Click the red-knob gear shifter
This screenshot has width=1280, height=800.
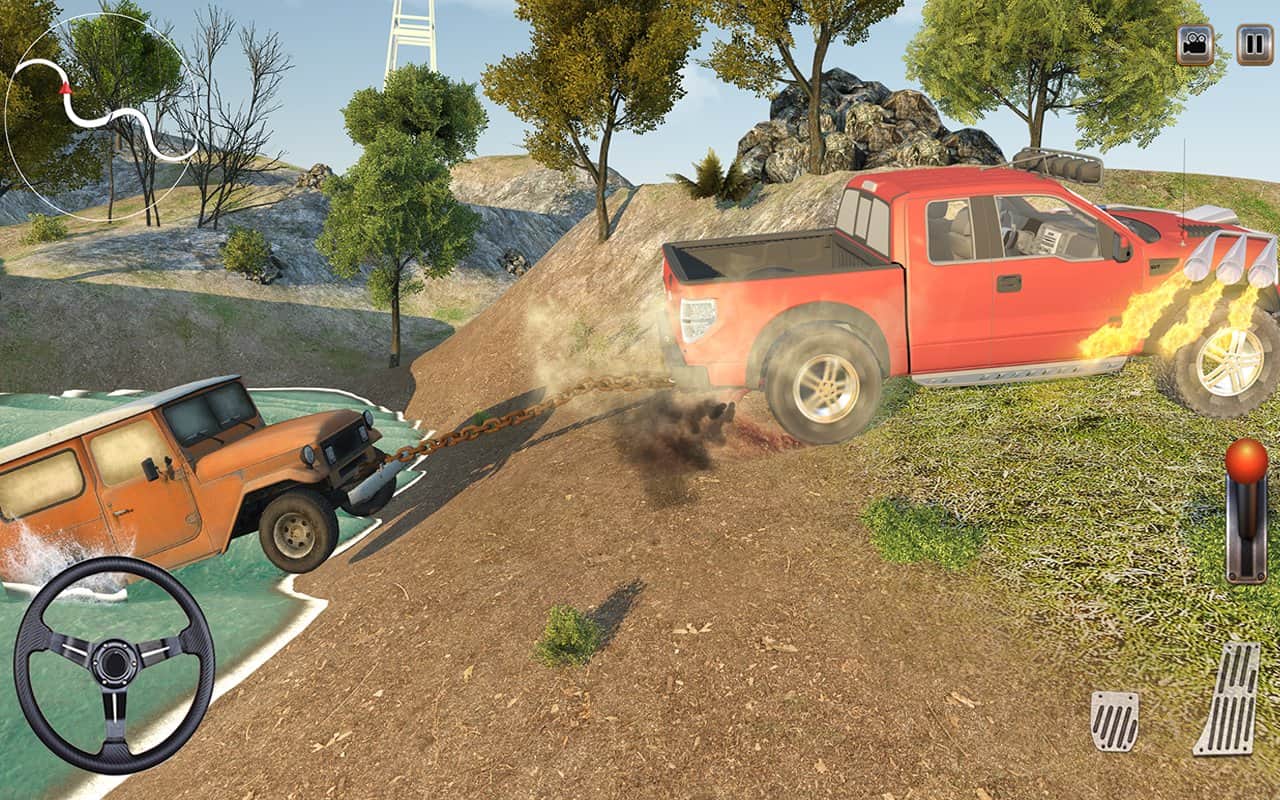[1246, 510]
